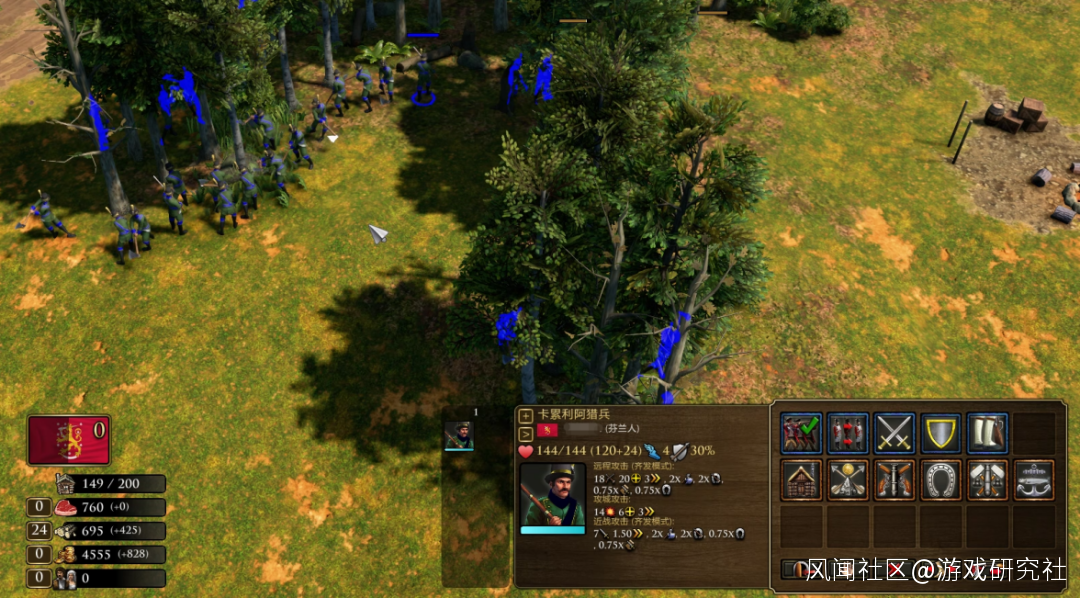Open the ship and anchor icon
Viewport: 1080px width, 598px height.
pos(1034,479)
